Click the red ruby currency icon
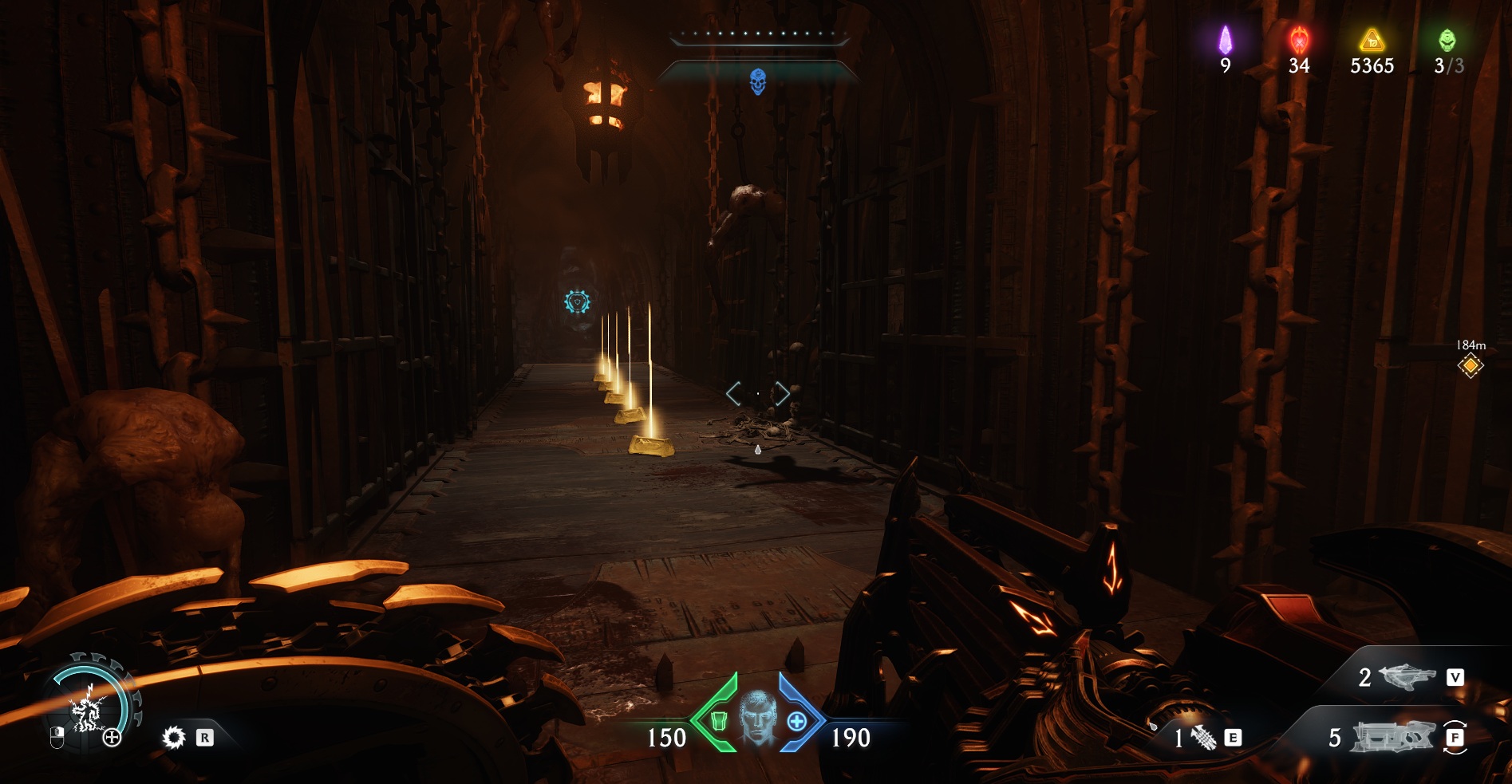This screenshot has height=784, width=1512. (x=1298, y=39)
